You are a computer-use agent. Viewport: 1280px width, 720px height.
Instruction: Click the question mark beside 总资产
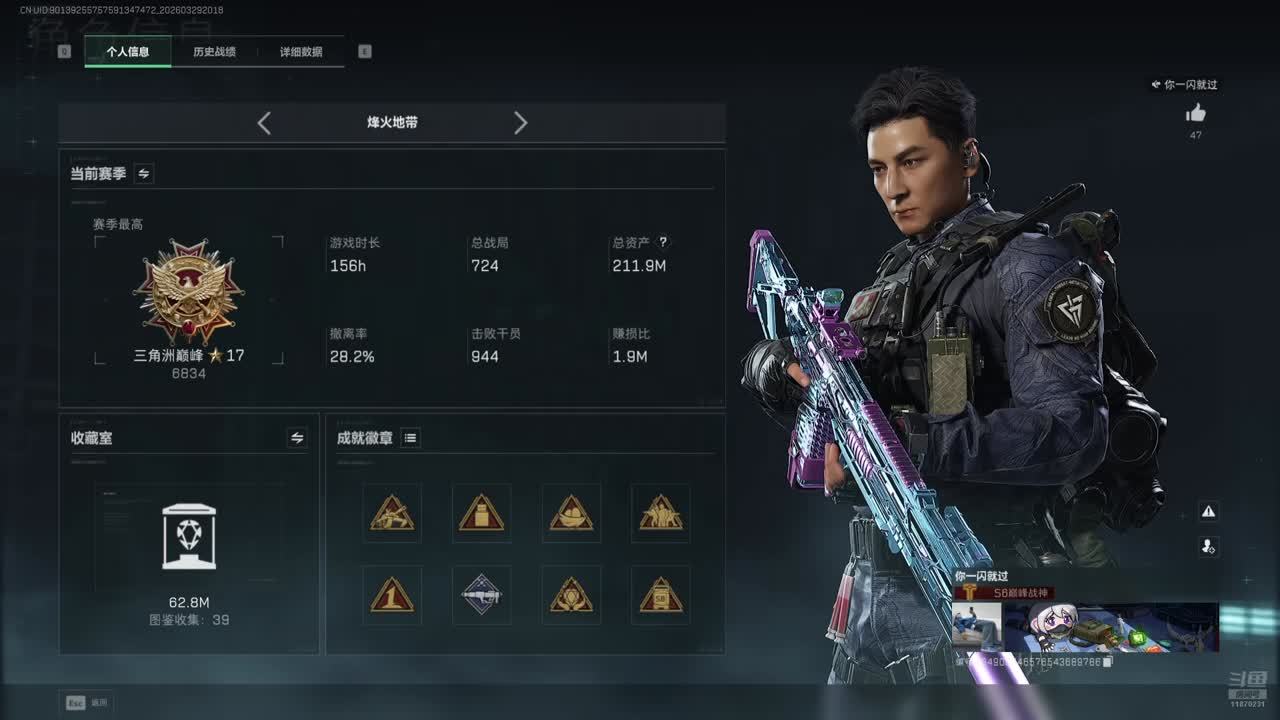(x=662, y=242)
